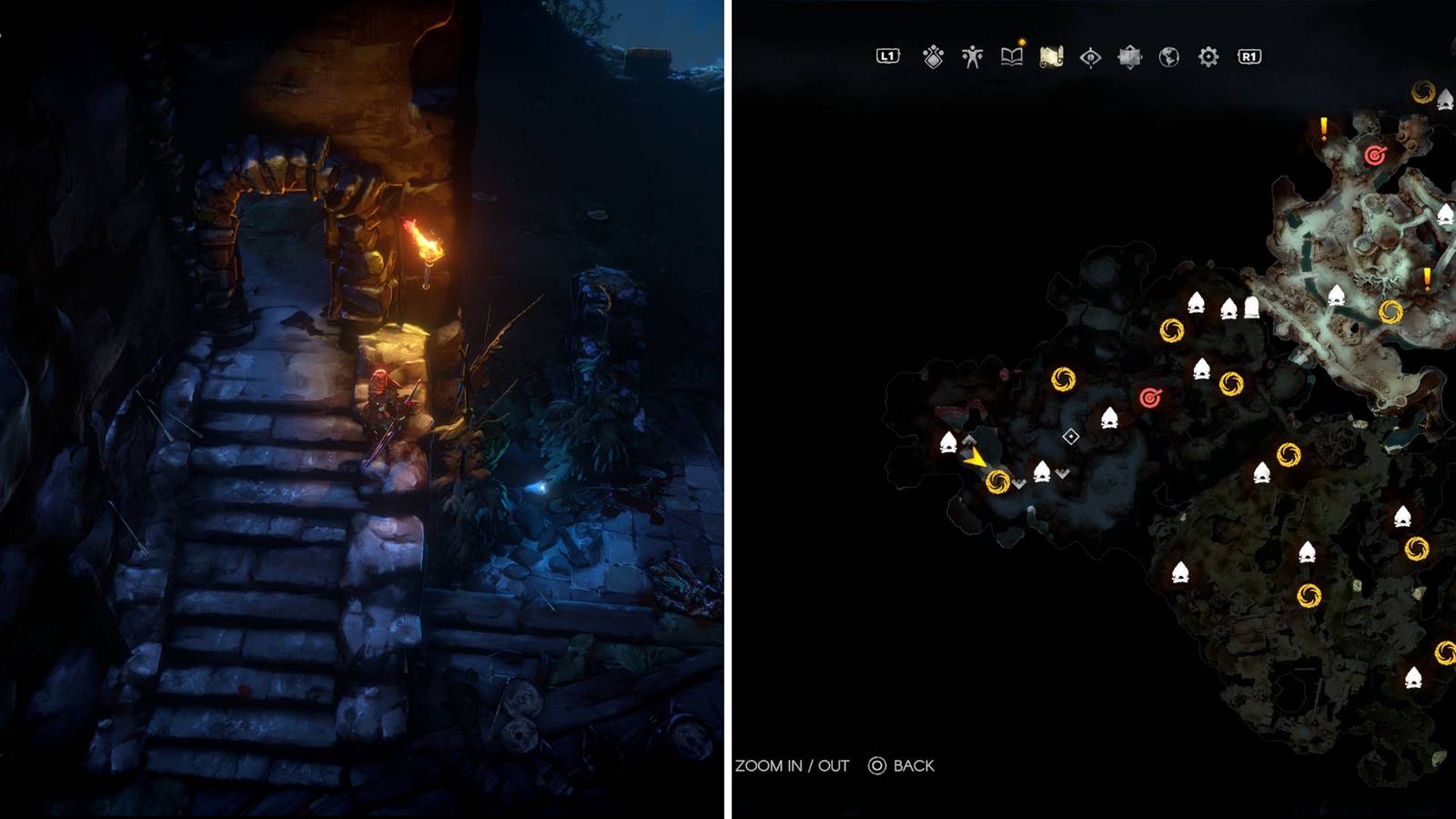The width and height of the screenshot is (1456, 819).
Task: Click the highlighted map scroll icon
Action: pos(1051,56)
